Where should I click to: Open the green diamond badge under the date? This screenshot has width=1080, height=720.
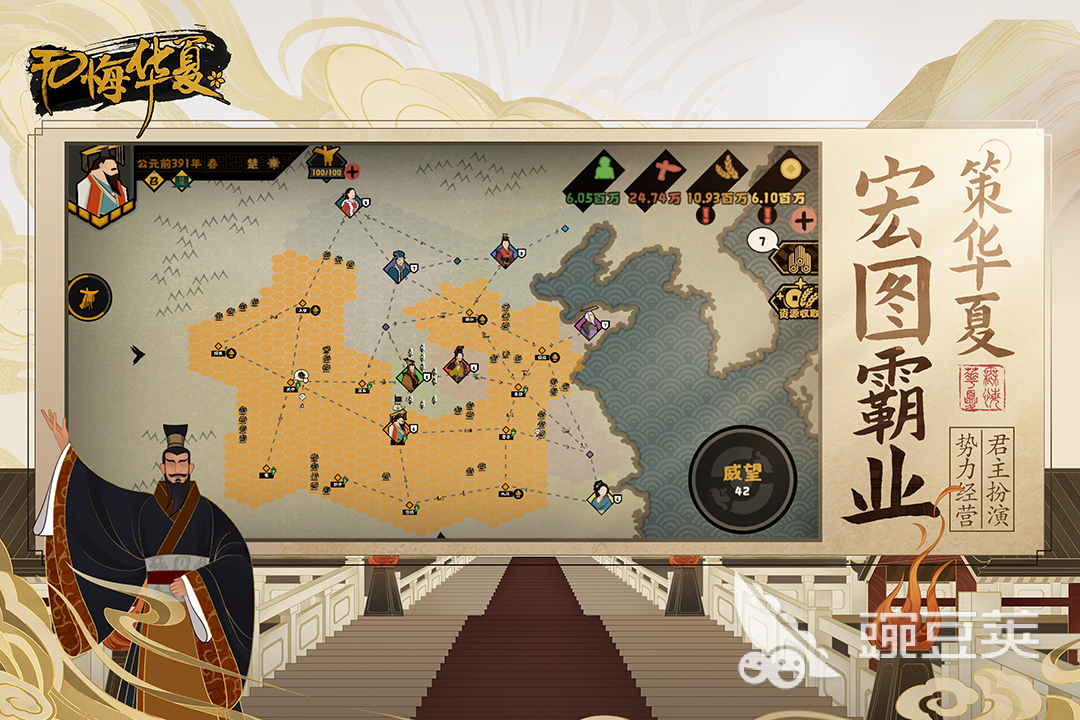182,181
